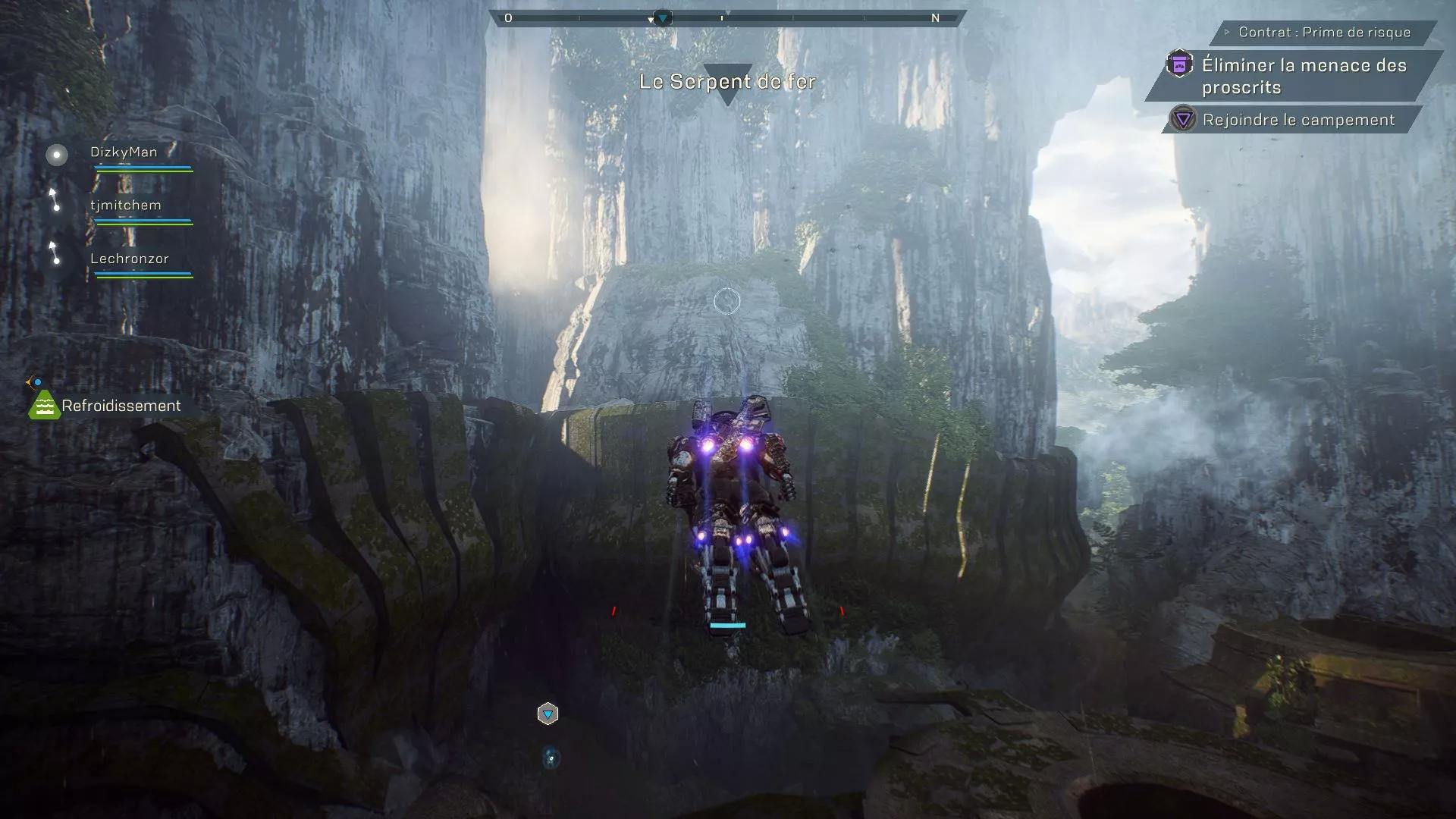1456x819 pixels.
Task: Select DizkyMan's circular status icon
Action: [x=55, y=155]
